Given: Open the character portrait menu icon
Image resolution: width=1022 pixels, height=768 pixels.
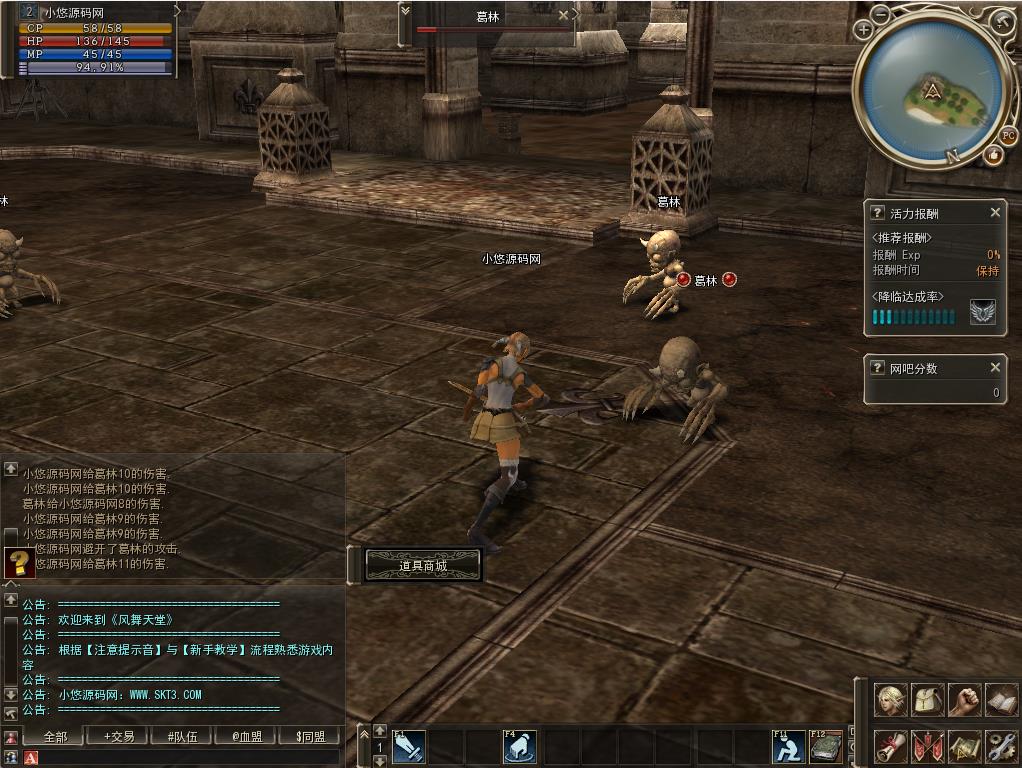Looking at the screenshot, I should (891, 700).
